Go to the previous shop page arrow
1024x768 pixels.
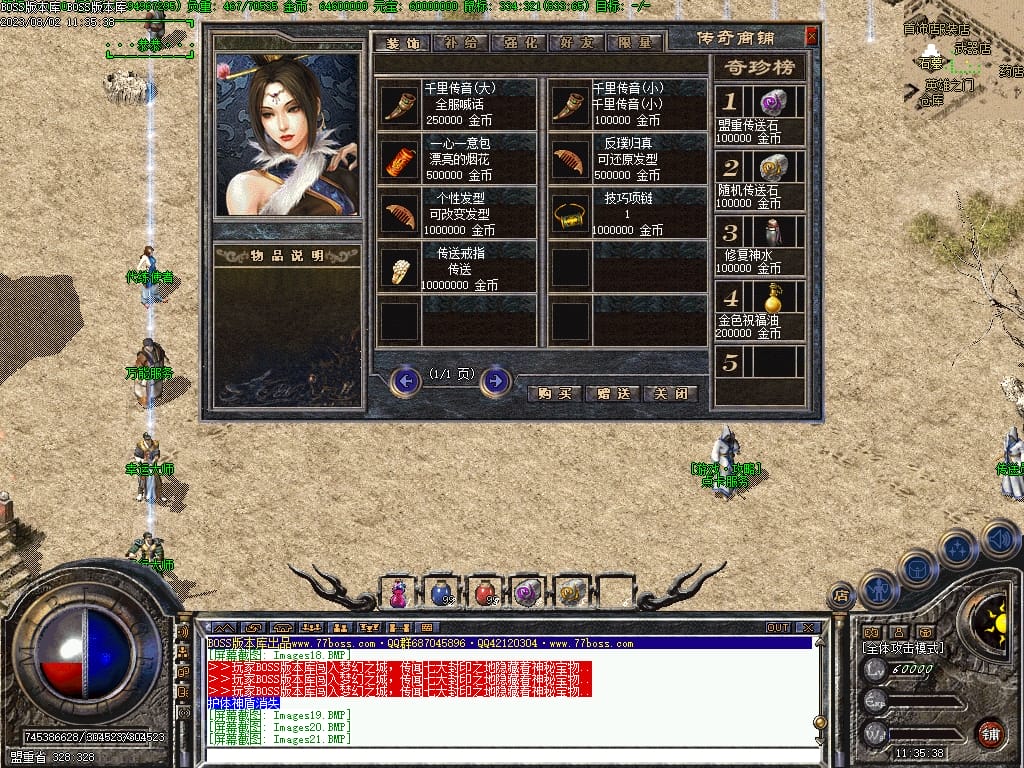(x=405, y=381)
